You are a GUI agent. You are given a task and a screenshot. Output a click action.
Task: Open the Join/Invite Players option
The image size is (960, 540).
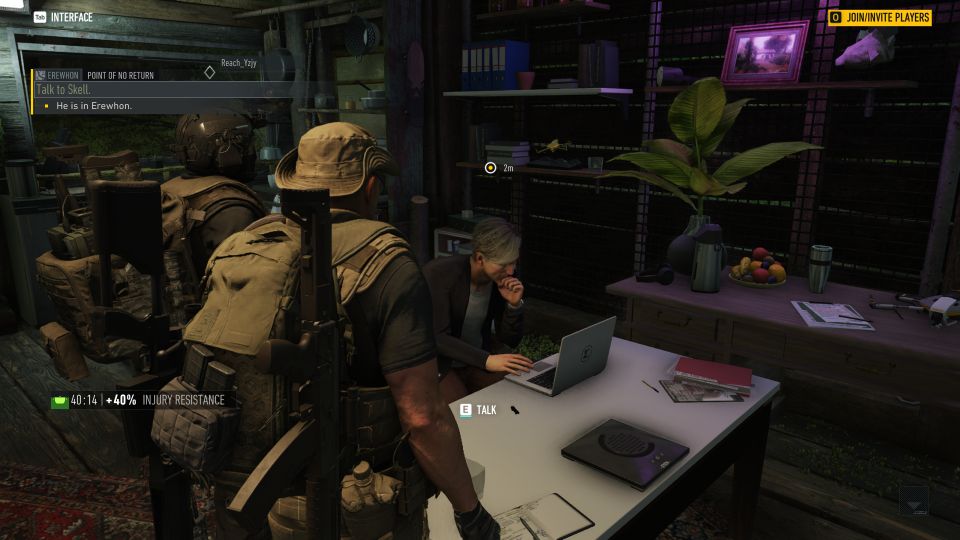click(879, 17)
